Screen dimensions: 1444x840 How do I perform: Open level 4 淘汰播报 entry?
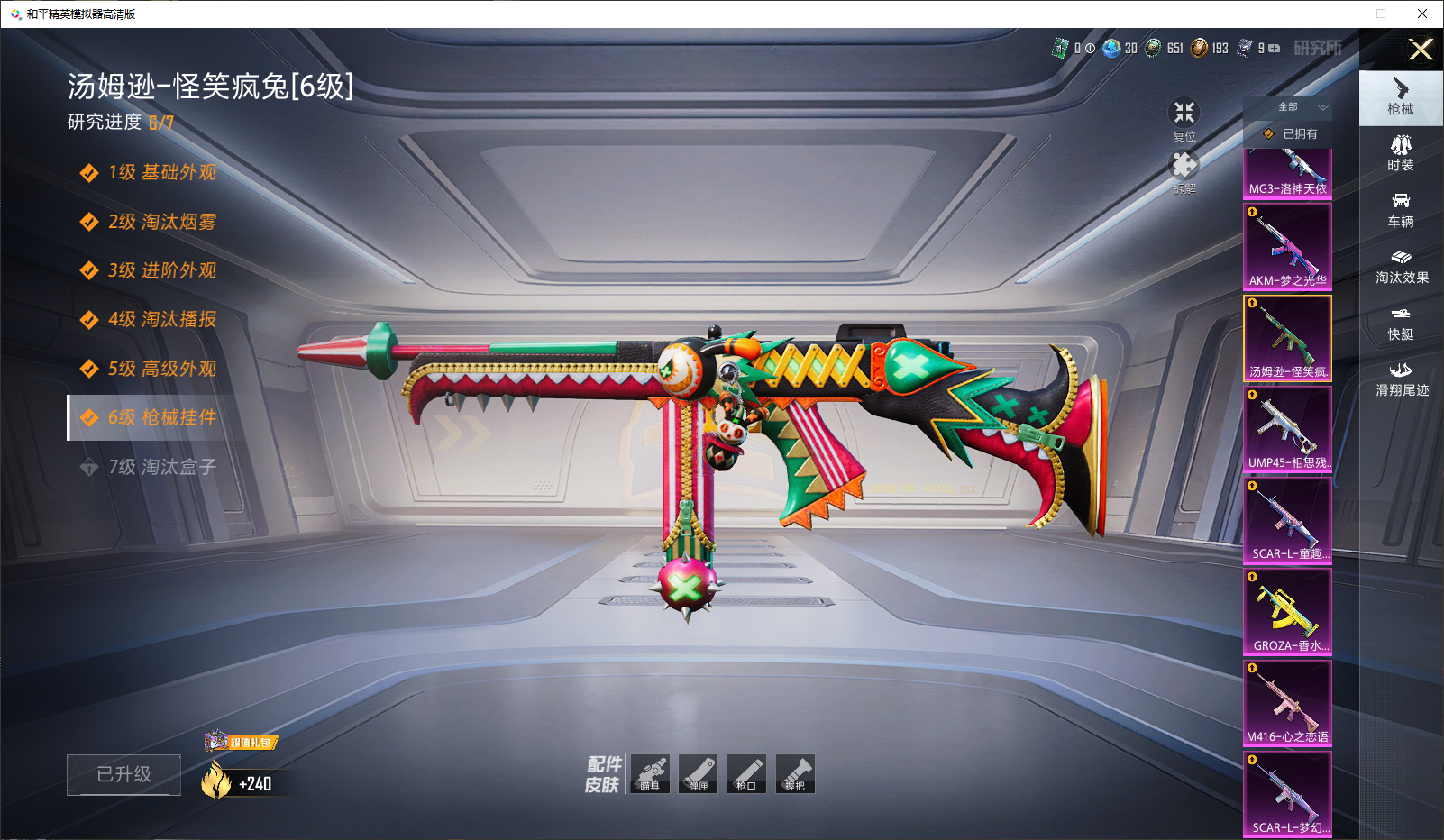click(x=161, y=320)
